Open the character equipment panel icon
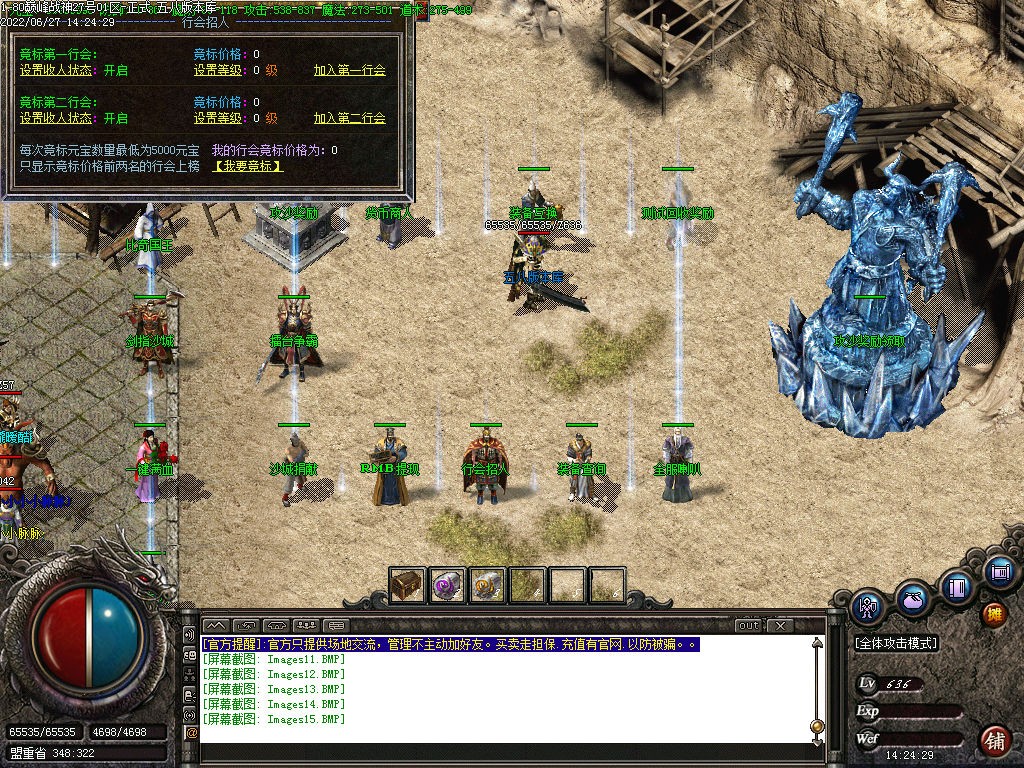Image resolution: width=1024 pixels, height=768 pixels. (867, 606)
